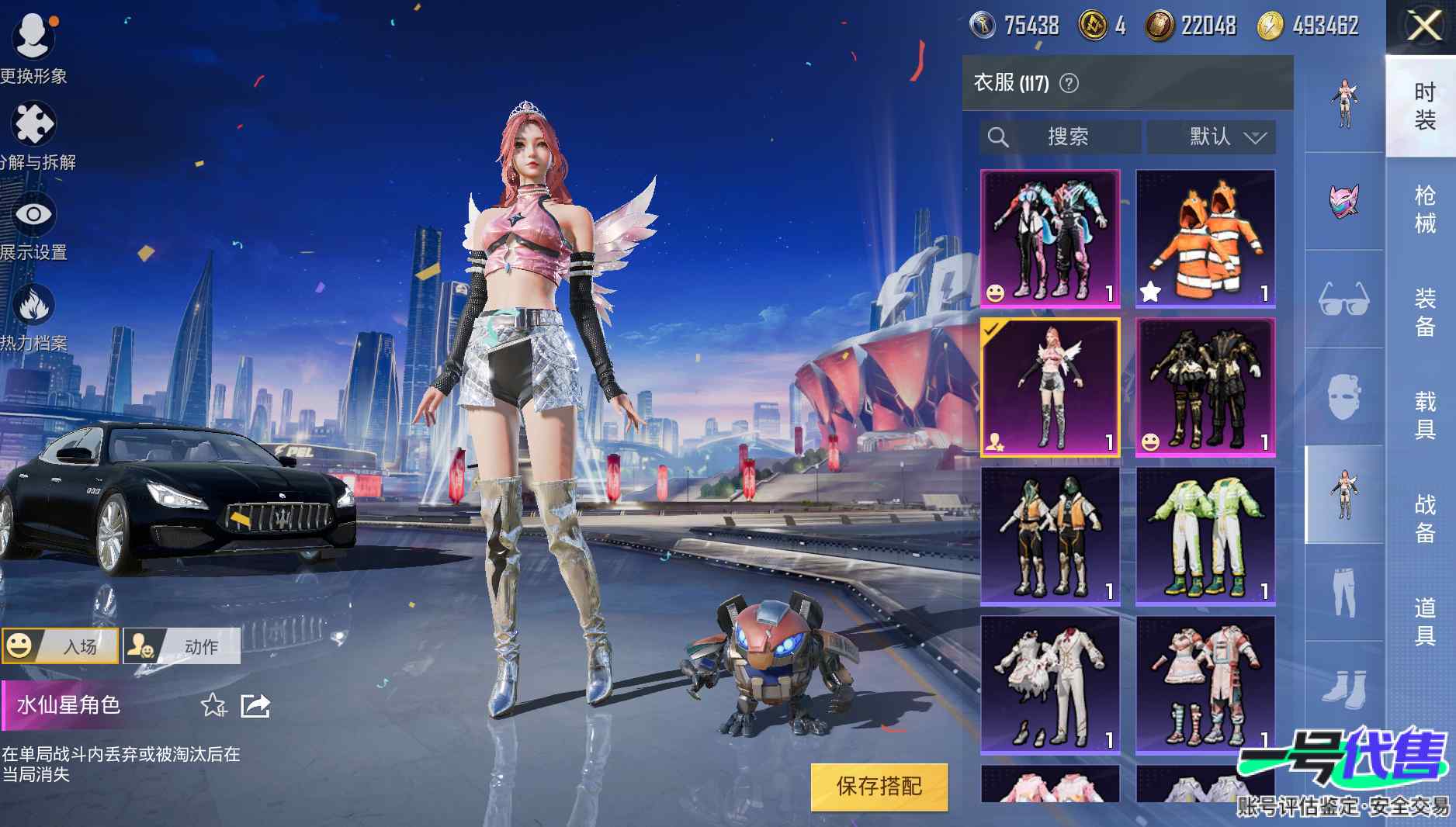Select the 载具 vehicles tab

pos(1424,415)
